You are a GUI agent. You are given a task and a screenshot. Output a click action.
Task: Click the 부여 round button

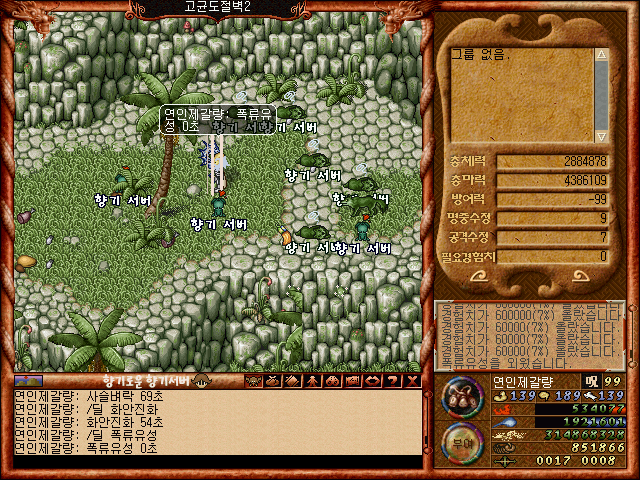click(462, 440)
